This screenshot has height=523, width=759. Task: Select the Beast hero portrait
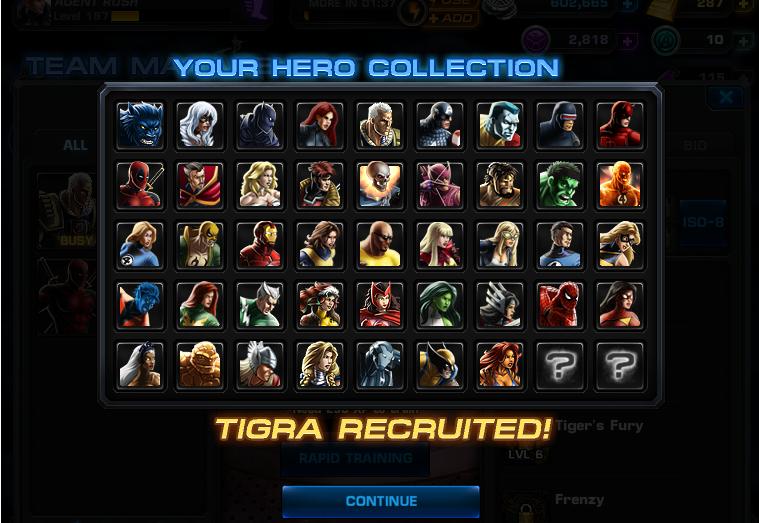(x=140, y=126)
